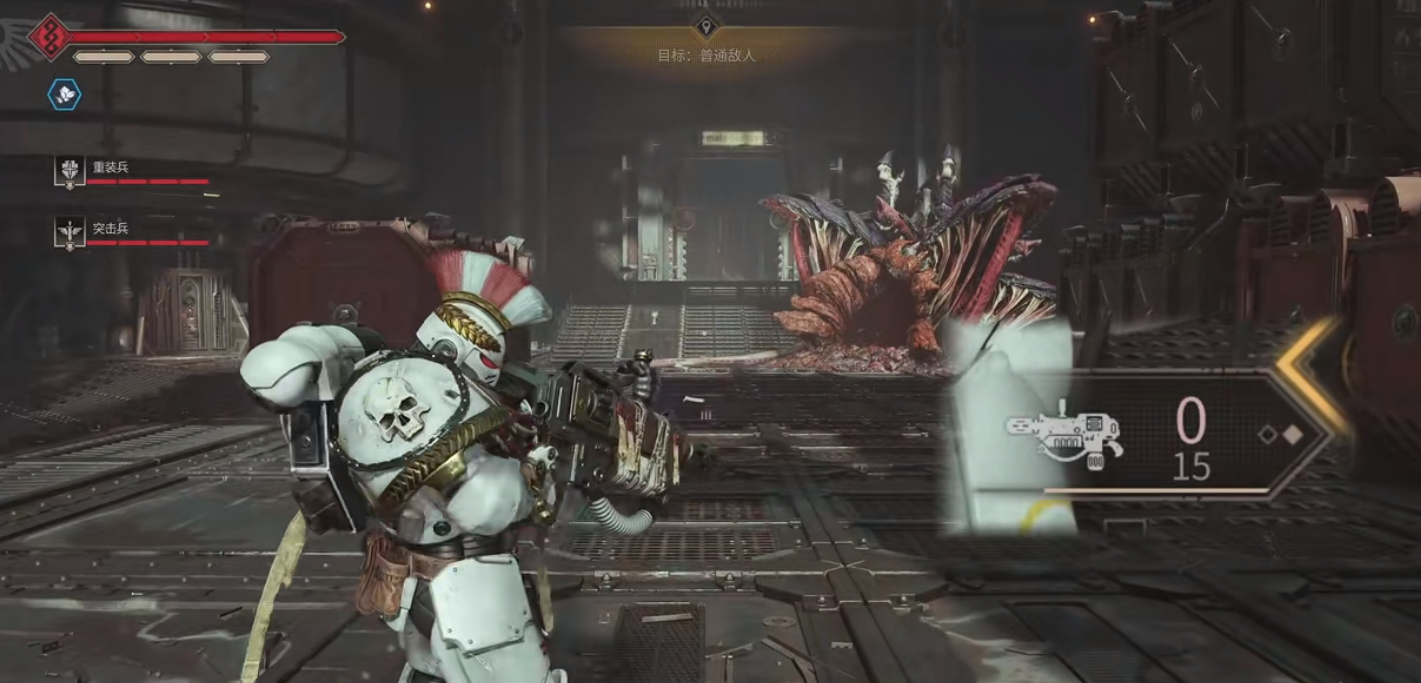Select the 突击兵 squadmate entry
The height and width of the screenshot is (683, 1421).
point(110,230)
